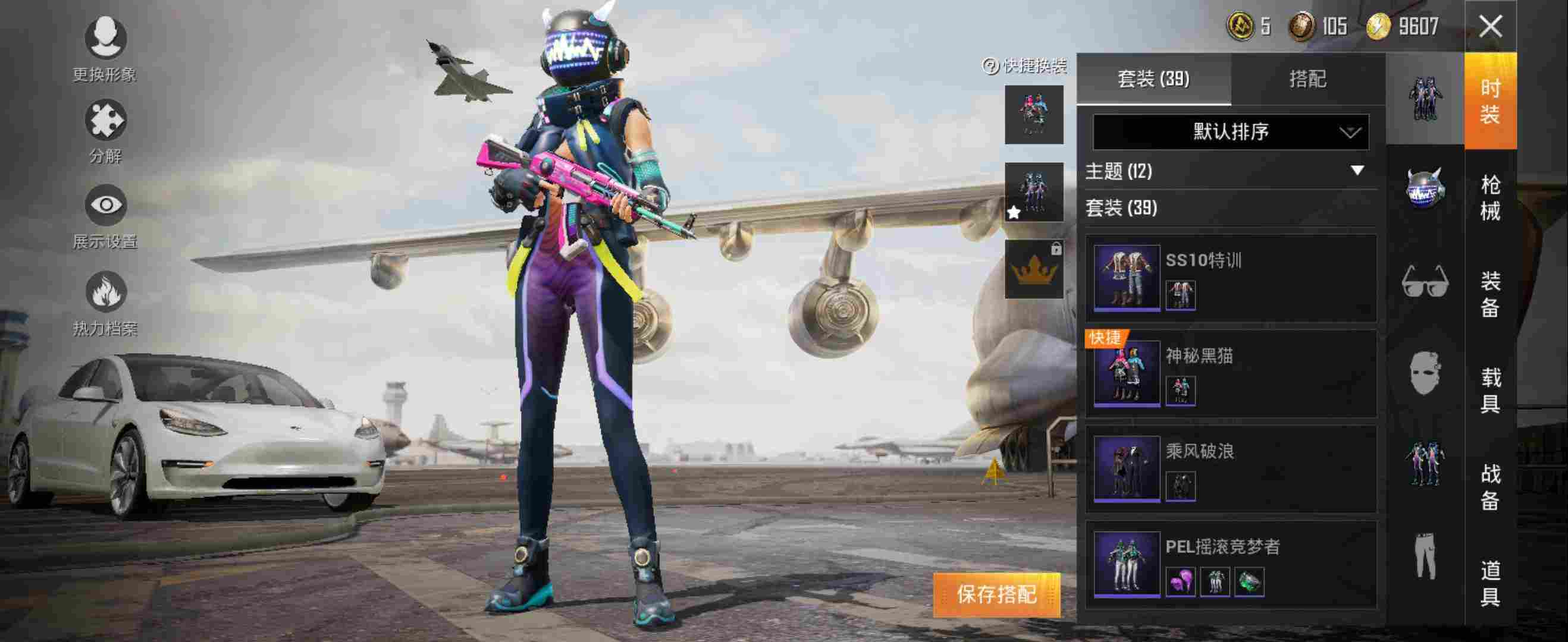The width and height of the screenshot is (1568, 642).
Task: Open the 热力档案 profile
Action: 105,303
